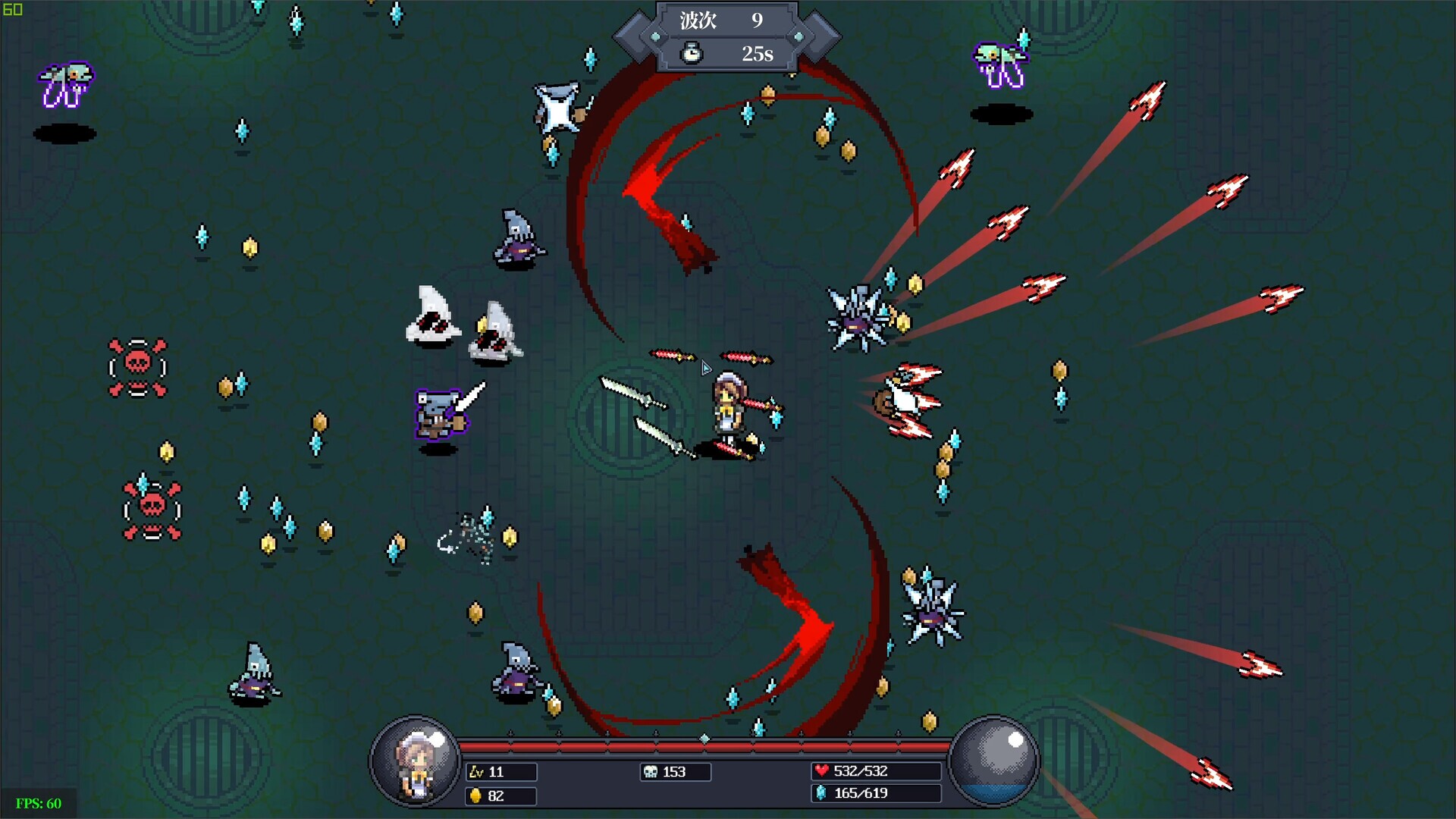Click the green 60 indicator at top left

tap(11, 10)
